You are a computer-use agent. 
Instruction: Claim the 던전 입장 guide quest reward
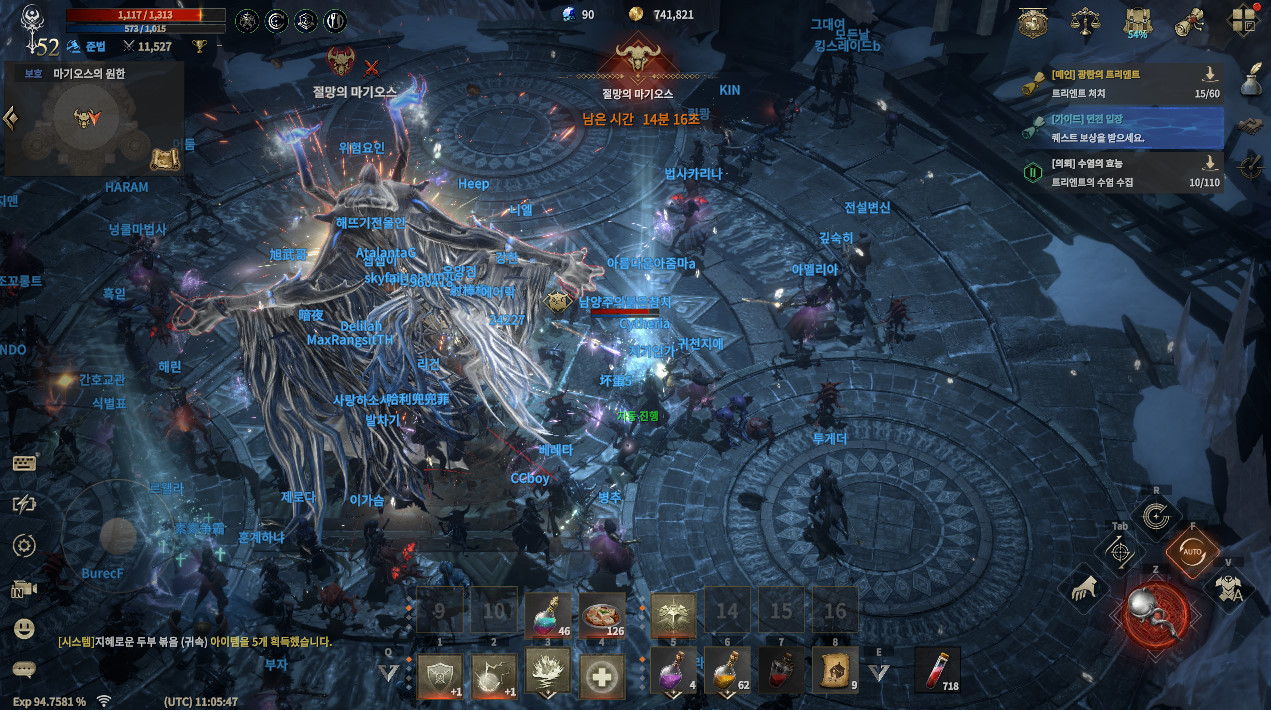tap(1120, 127)
